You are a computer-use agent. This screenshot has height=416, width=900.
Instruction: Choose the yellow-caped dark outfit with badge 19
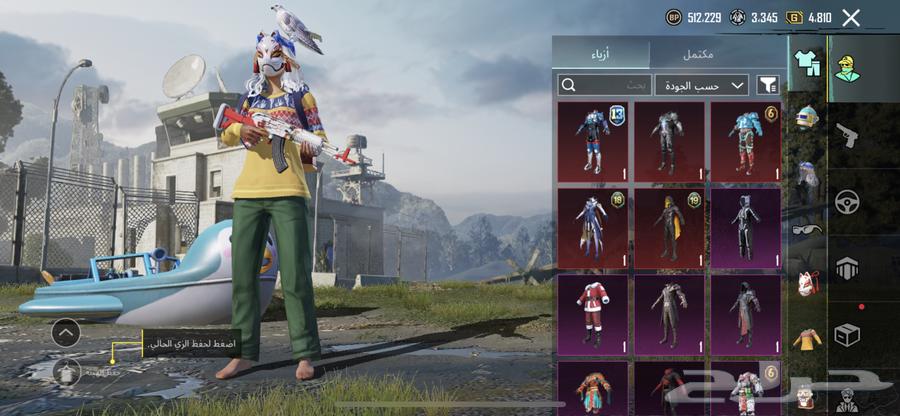point(669,228)
